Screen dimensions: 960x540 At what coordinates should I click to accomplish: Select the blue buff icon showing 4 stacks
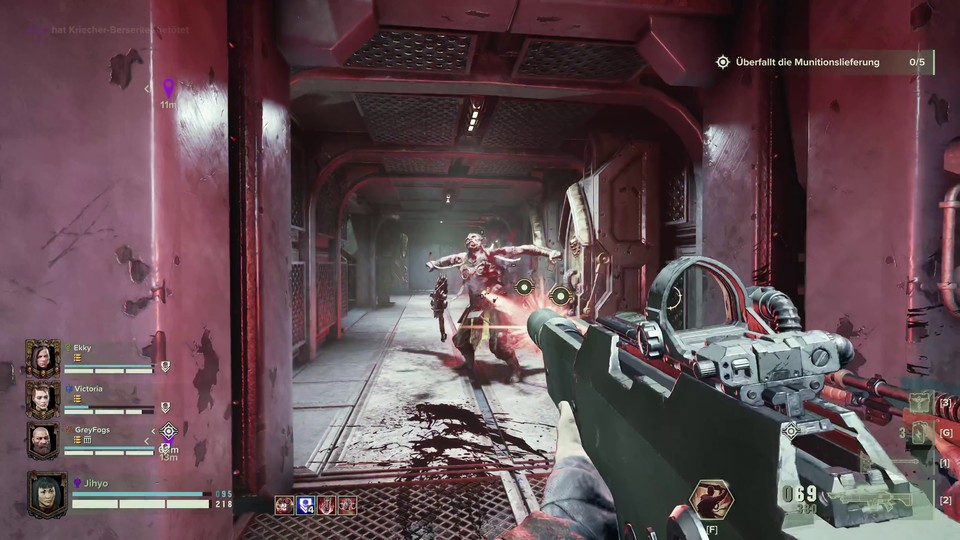[306, 505]
